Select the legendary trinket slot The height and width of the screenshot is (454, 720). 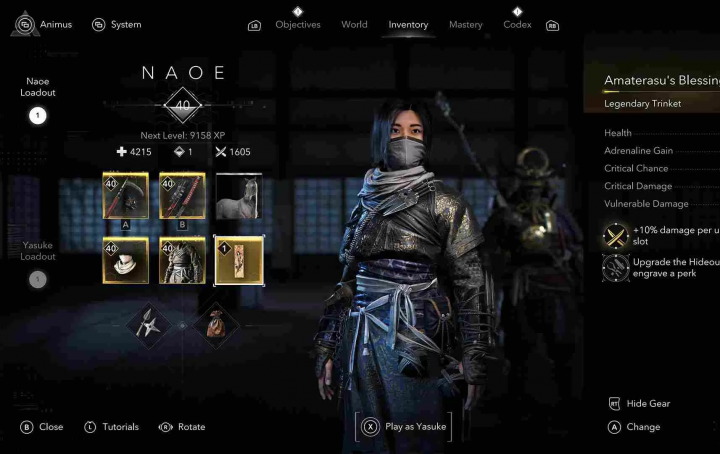239,260
